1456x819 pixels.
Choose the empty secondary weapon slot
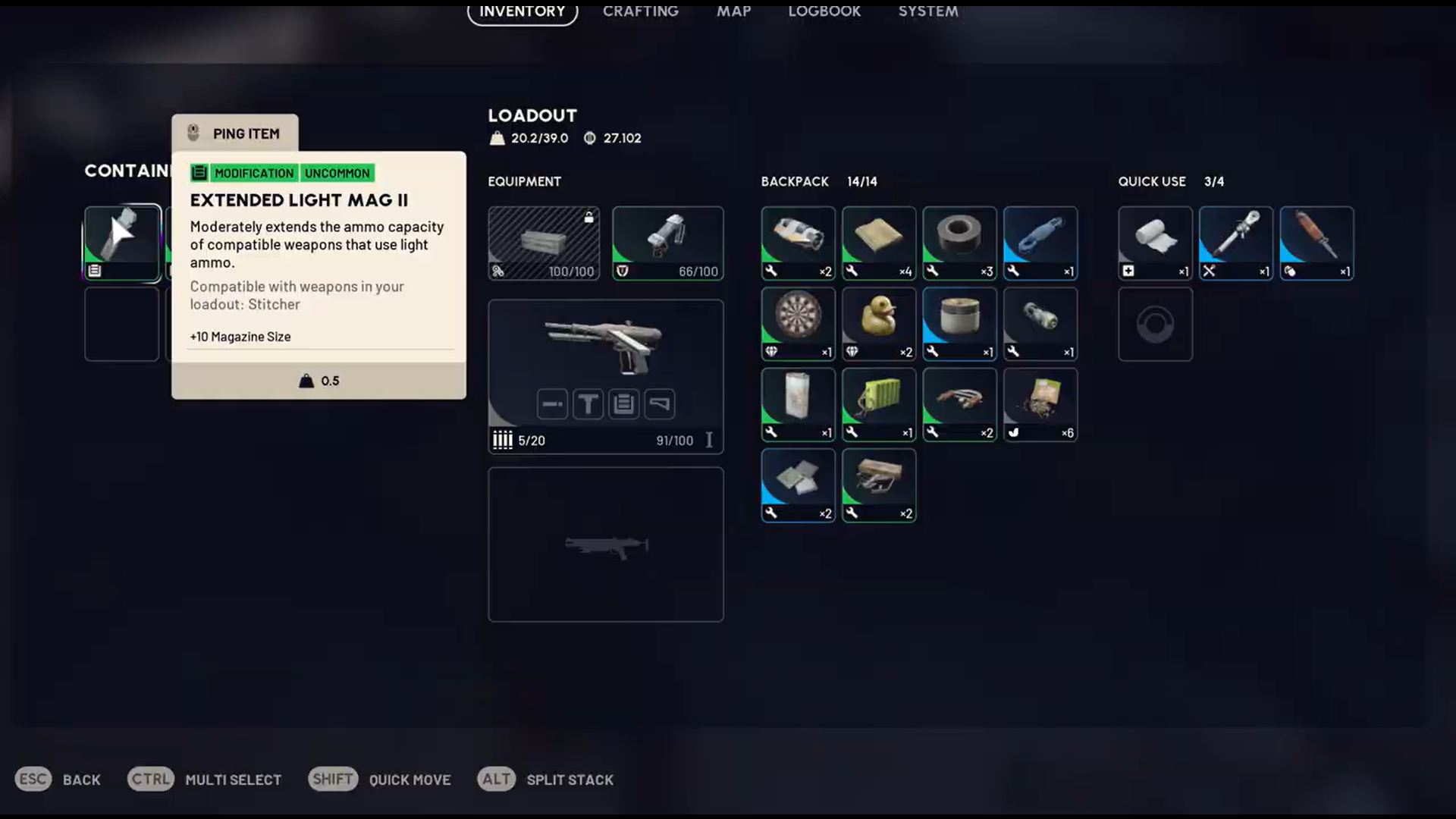pos(605,544)
